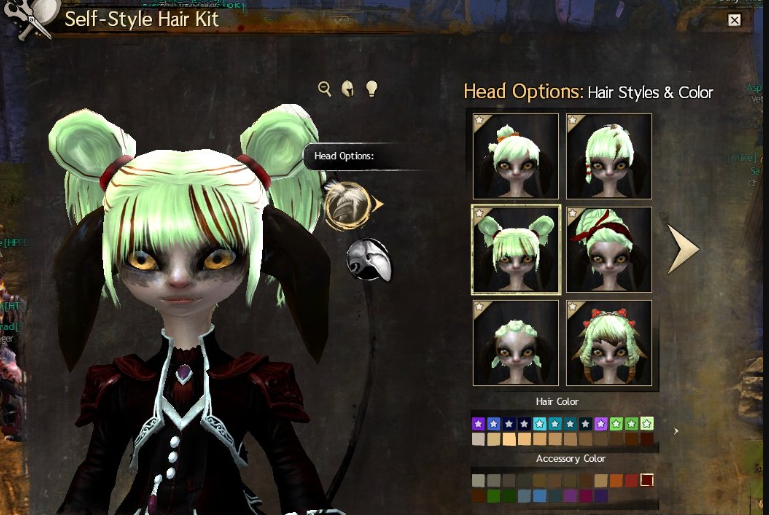
Task: Pick the red ribbon hairstyle thumbnail
Action: coord(609,250)
